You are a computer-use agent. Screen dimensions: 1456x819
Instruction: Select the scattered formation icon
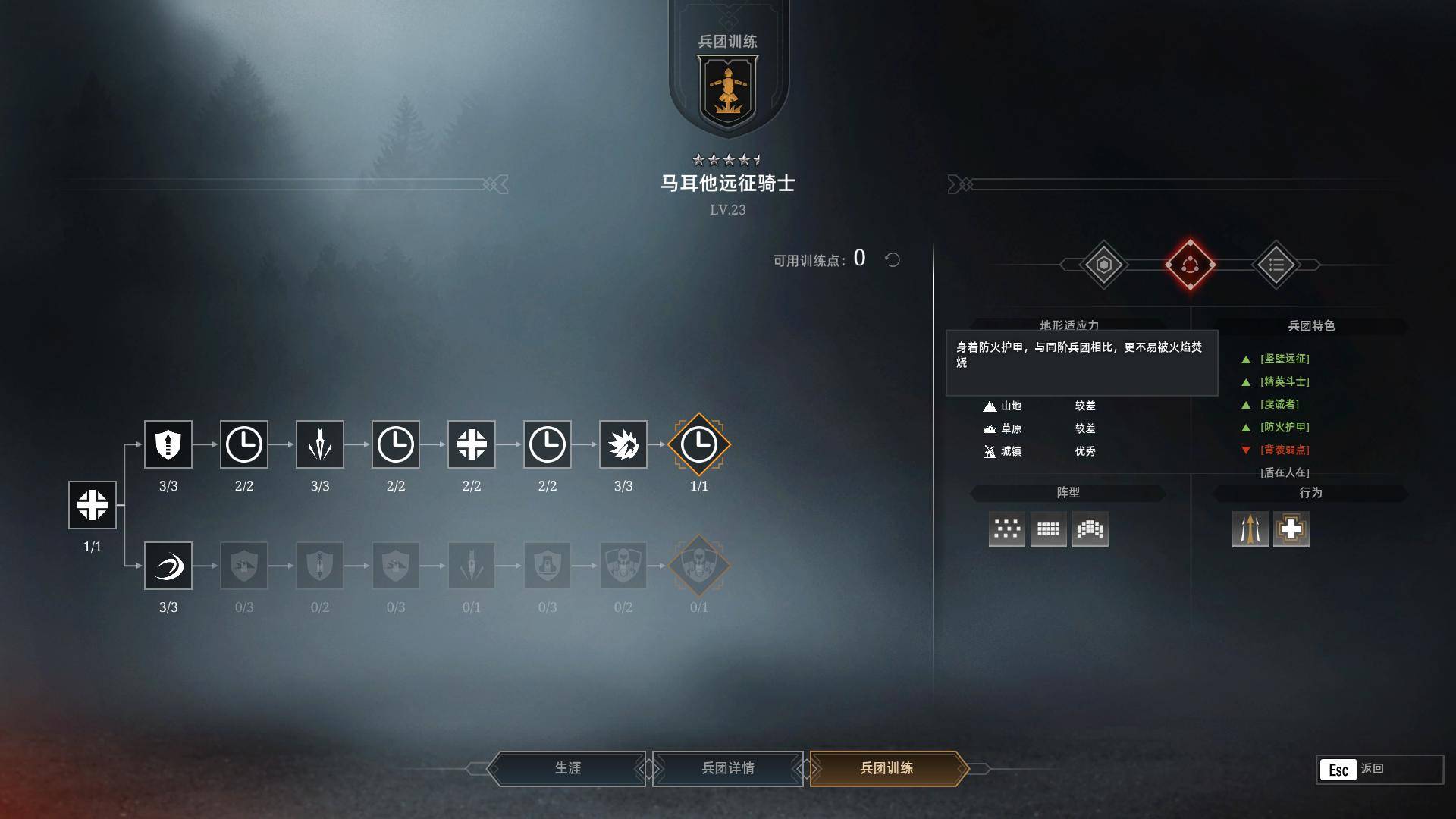point(1006,529)
